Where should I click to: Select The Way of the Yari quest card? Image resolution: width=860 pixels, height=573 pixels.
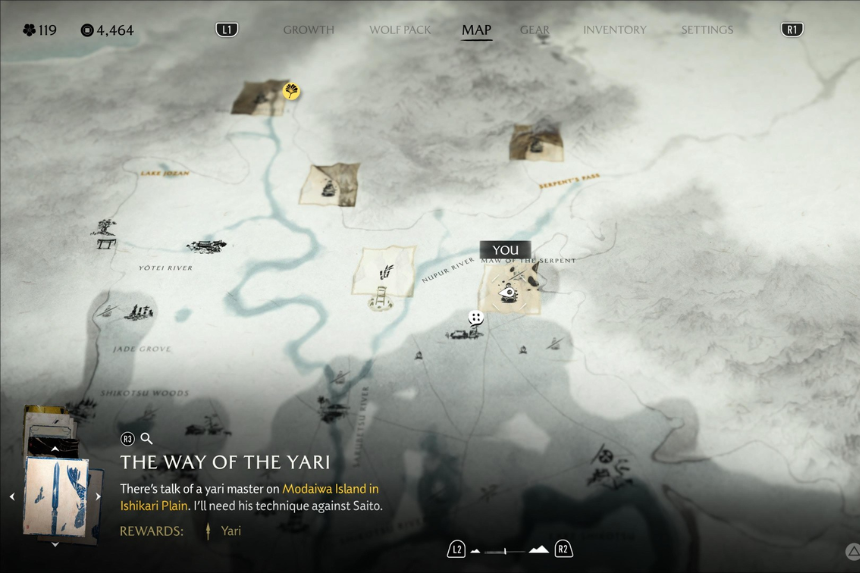click(x=55, y=497)
